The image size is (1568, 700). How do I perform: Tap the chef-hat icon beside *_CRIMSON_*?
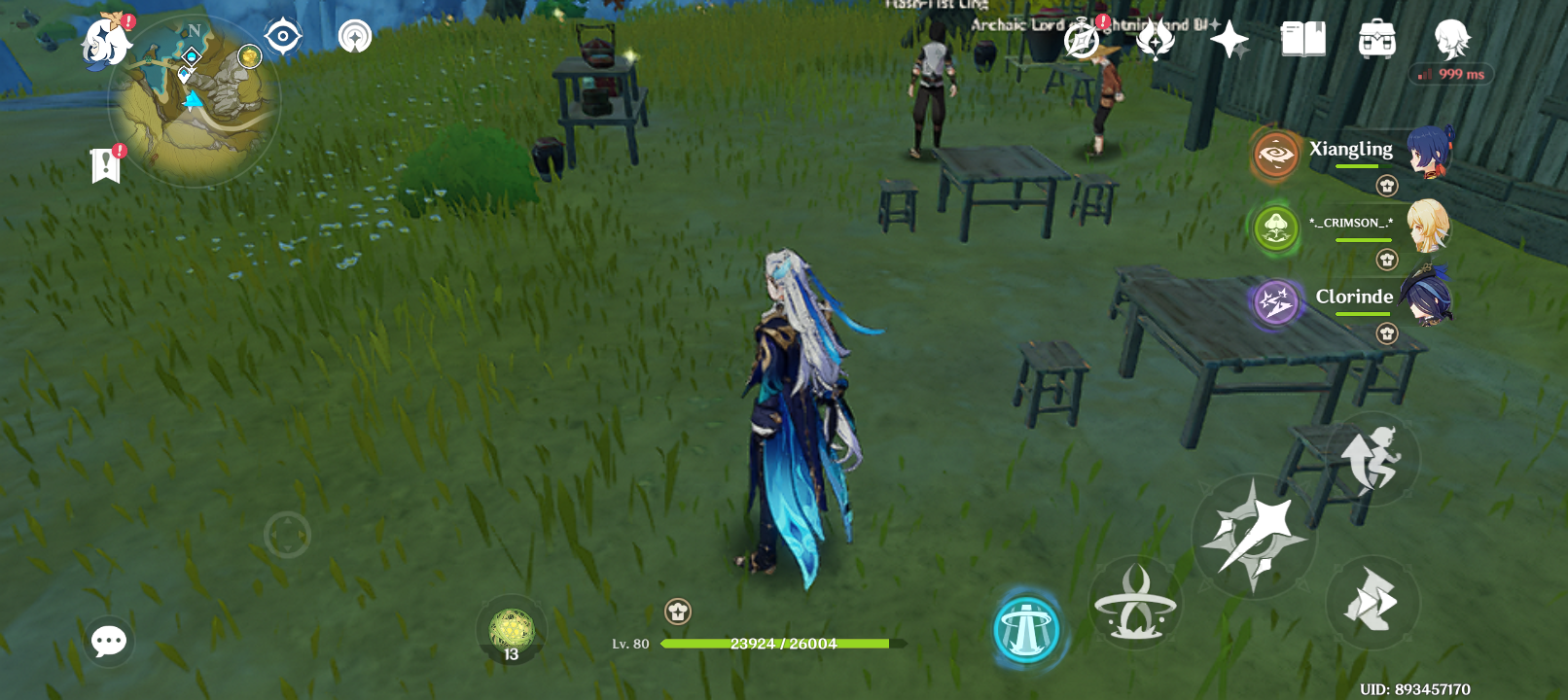coord(1385,259)
